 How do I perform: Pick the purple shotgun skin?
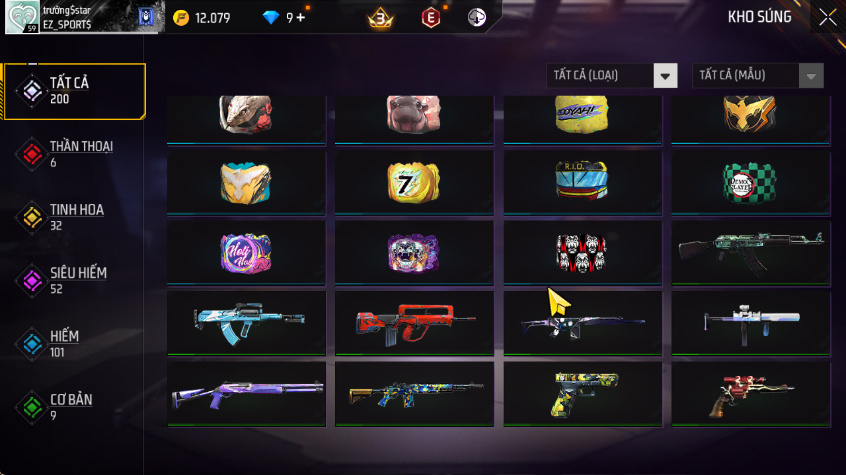[x=246, y=392]
